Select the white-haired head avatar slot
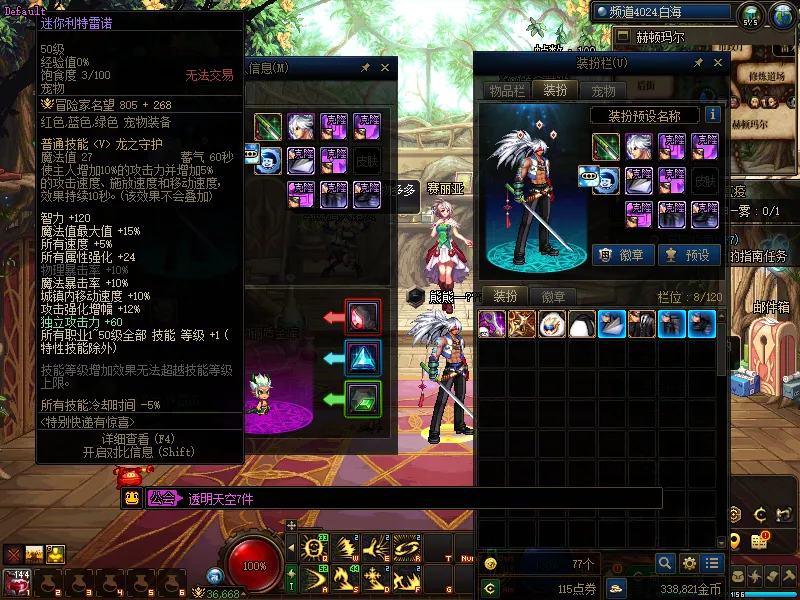This screenshot has width=800, height=600. point(639,147)
